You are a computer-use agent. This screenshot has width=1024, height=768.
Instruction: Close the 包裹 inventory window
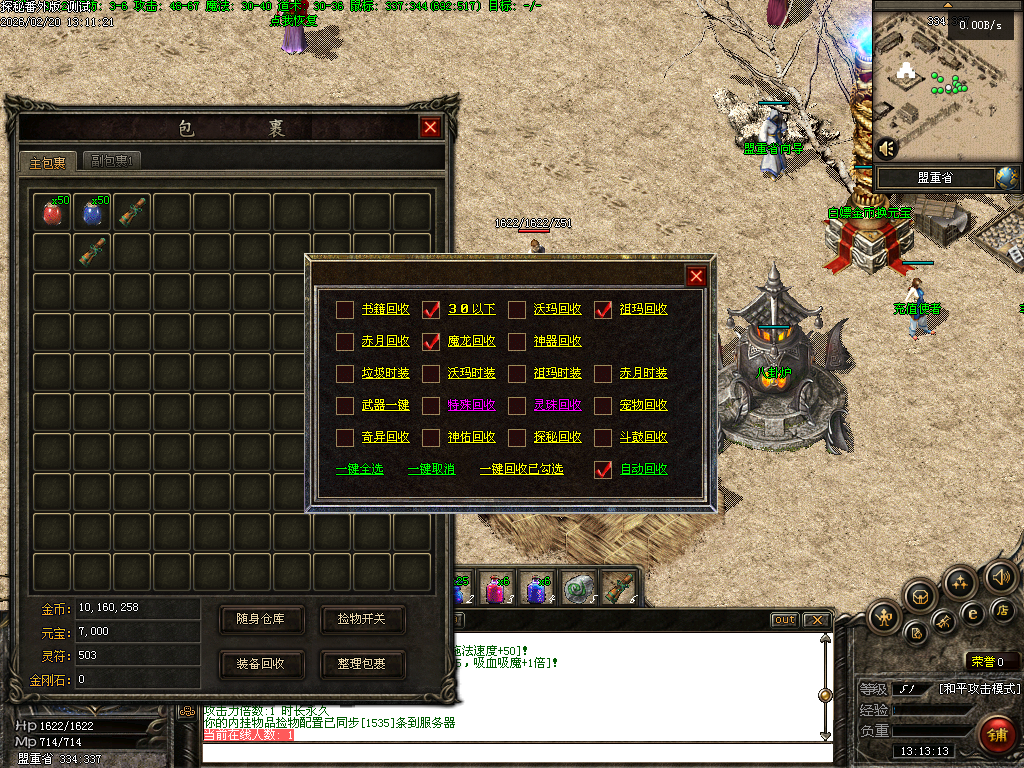pyautogui.click(x=430, y=127)
